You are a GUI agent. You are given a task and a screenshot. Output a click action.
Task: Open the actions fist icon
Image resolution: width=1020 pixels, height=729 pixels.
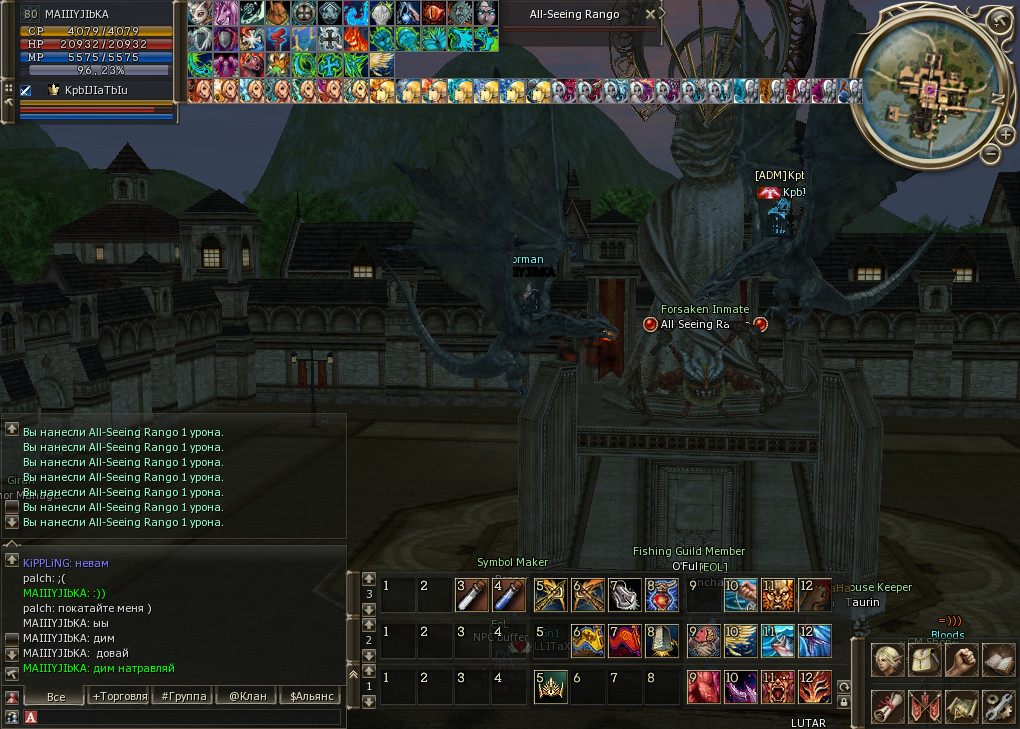click(962, 660)
